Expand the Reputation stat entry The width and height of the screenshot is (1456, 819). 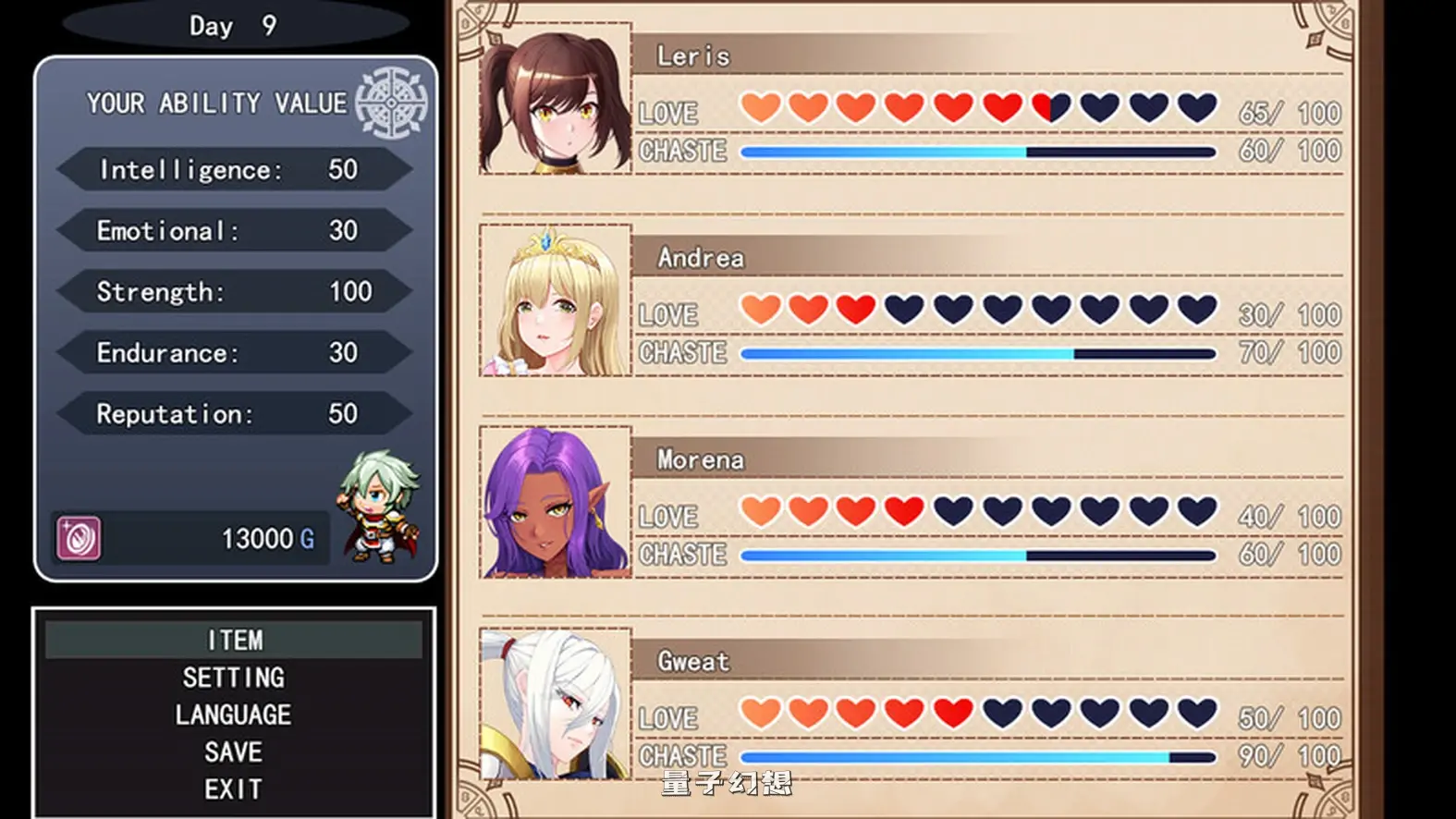point(234,414)
